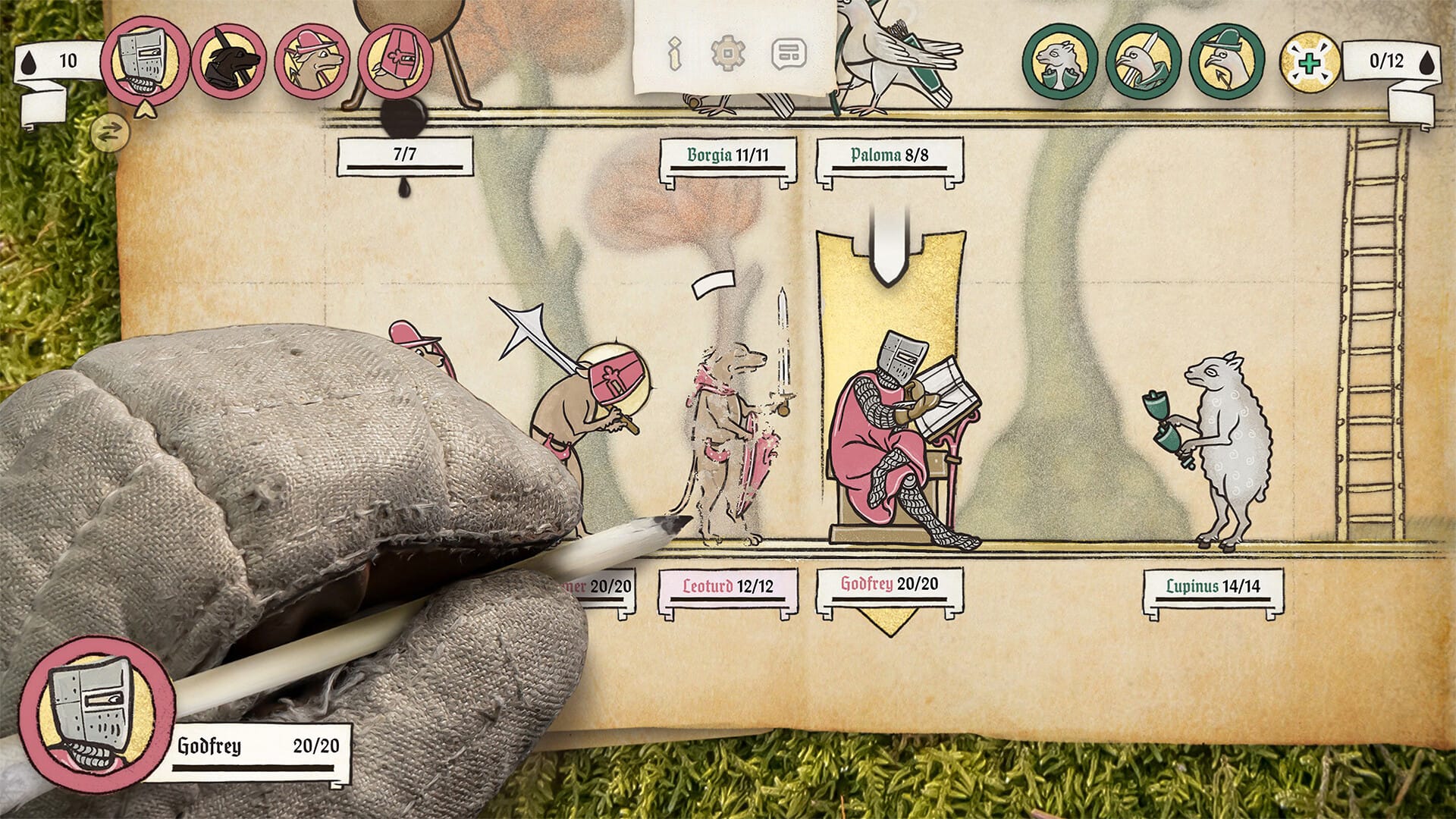This screenshot has width=1456, height=819.
Task: Choose the black dog unit portrait
Action: [229, 61]
